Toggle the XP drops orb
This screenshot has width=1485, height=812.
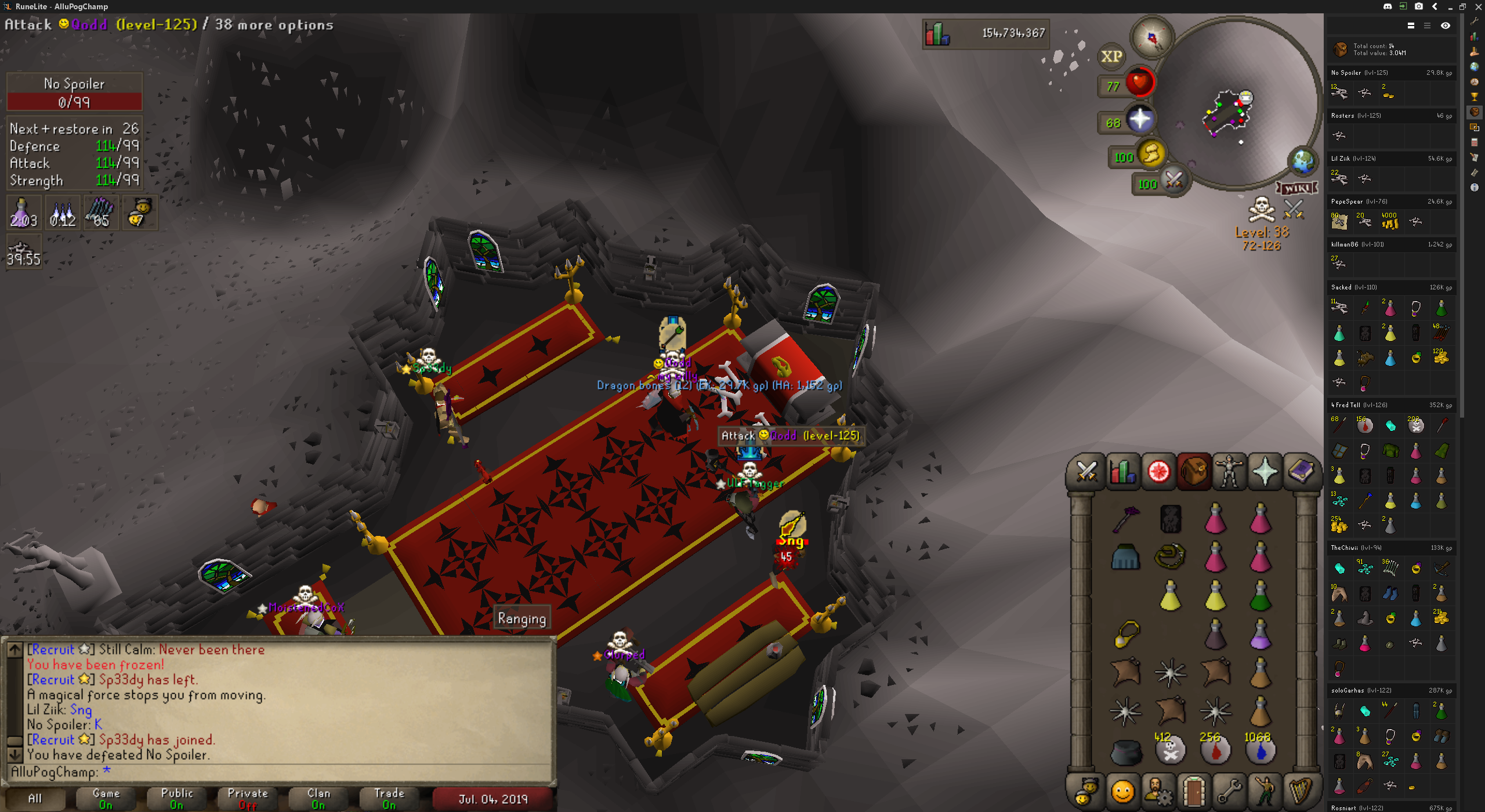[1111, 56]
